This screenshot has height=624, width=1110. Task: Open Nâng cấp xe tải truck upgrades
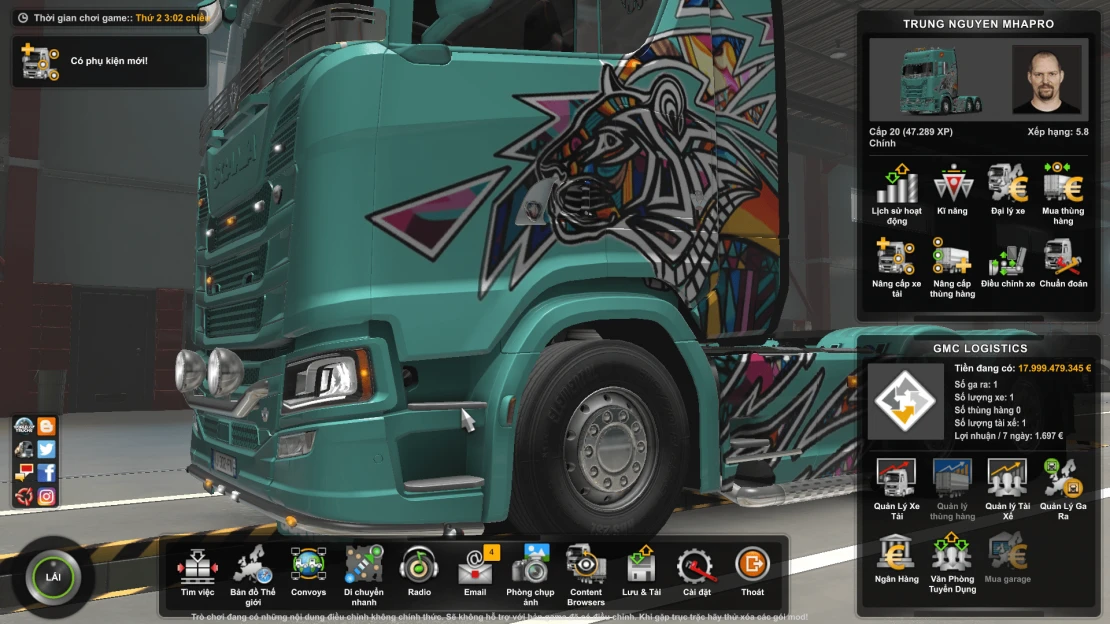[x=896, y=263]
